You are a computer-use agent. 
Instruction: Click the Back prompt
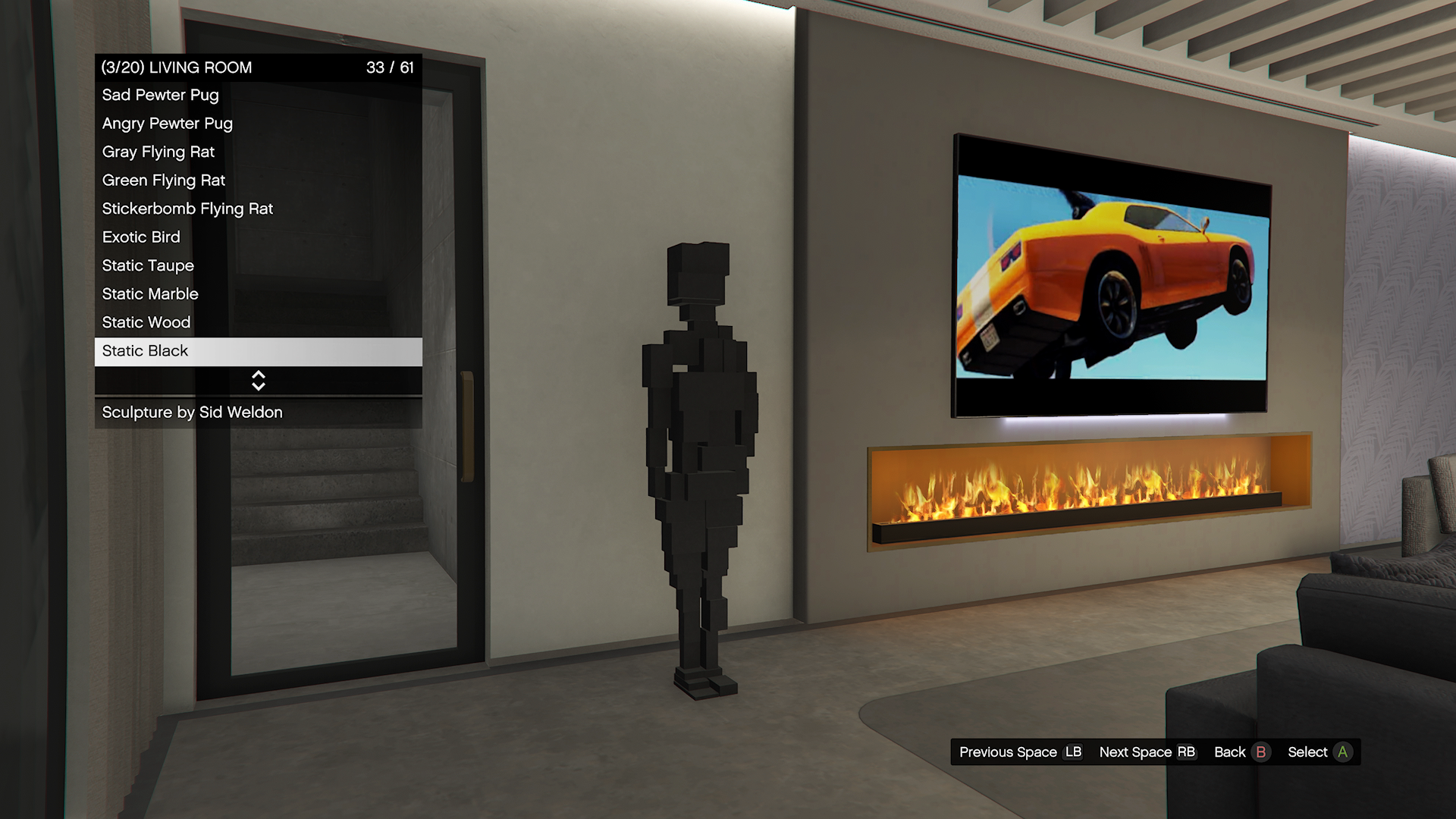click(x=1241, y=752)
